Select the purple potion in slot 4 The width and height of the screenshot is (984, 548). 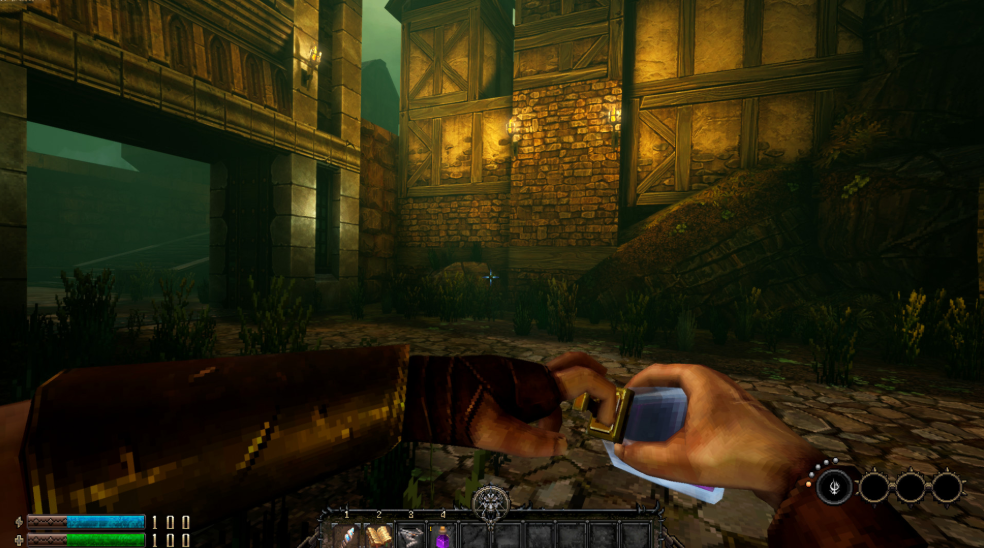point(442,535)
